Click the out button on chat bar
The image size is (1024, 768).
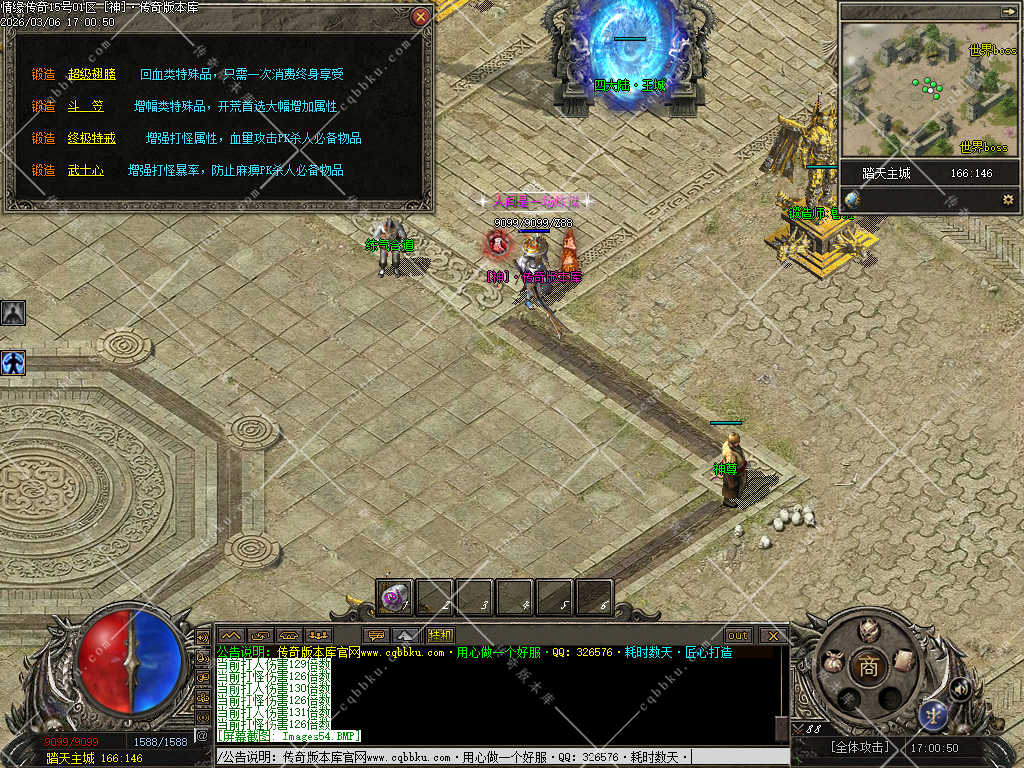[738, 635]
